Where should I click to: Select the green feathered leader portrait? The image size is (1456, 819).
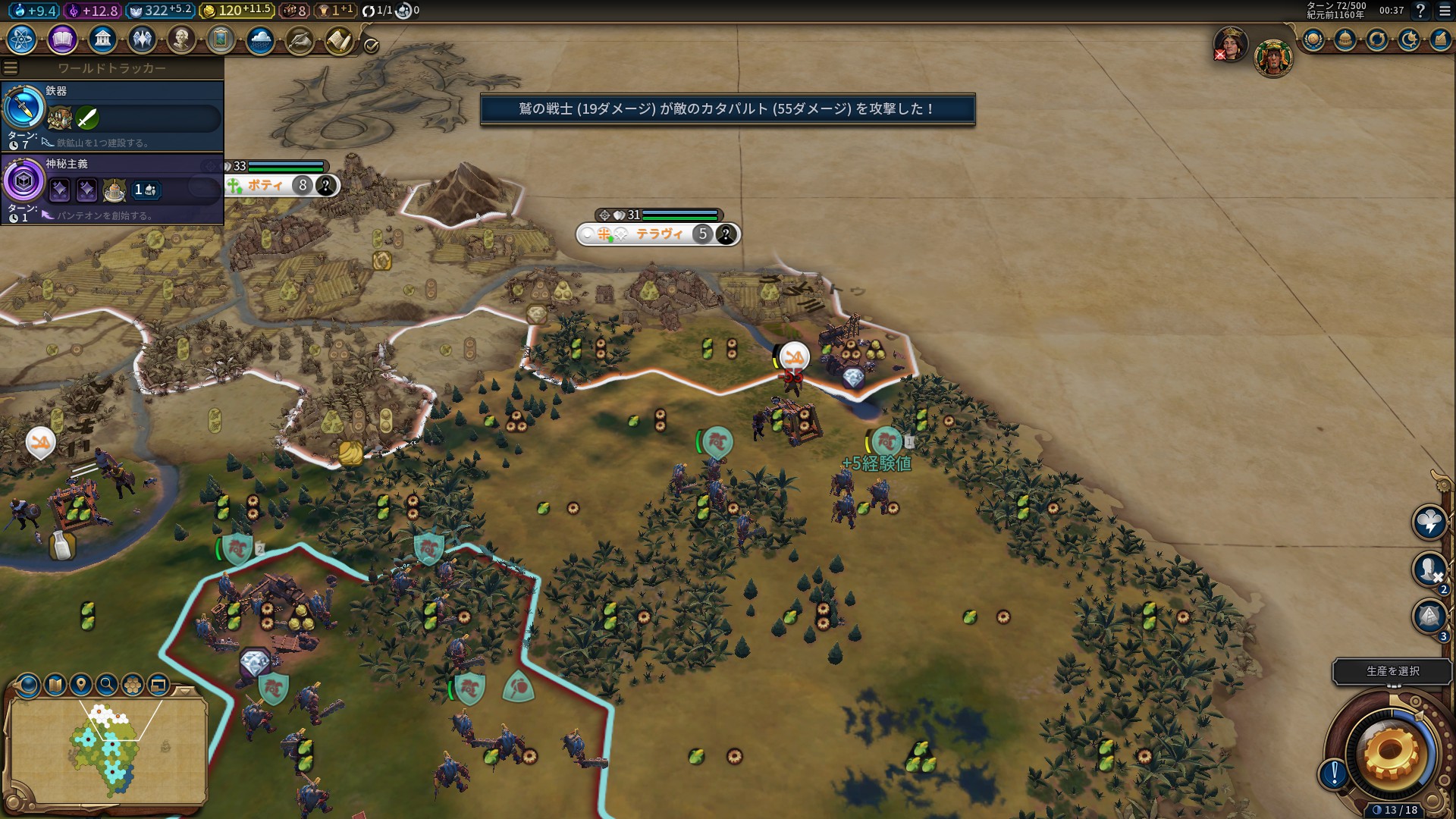pyautogui.click(x=1272, y=58)
